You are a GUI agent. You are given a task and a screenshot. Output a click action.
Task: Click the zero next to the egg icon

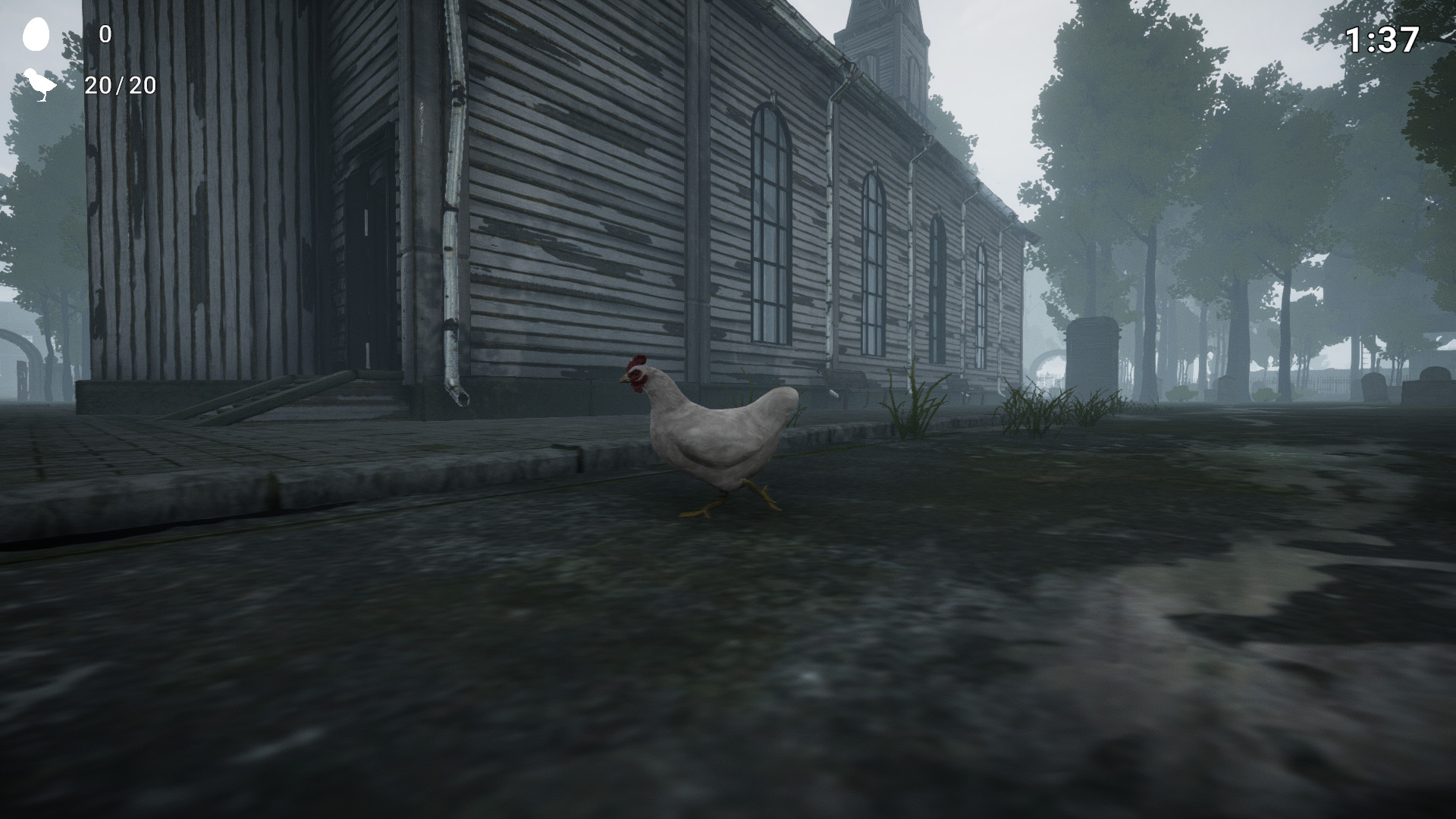(x=105, y=33)
